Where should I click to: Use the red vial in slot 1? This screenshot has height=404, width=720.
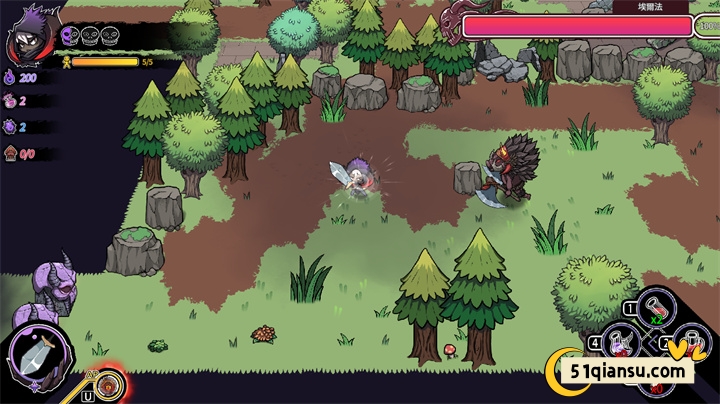653,306
